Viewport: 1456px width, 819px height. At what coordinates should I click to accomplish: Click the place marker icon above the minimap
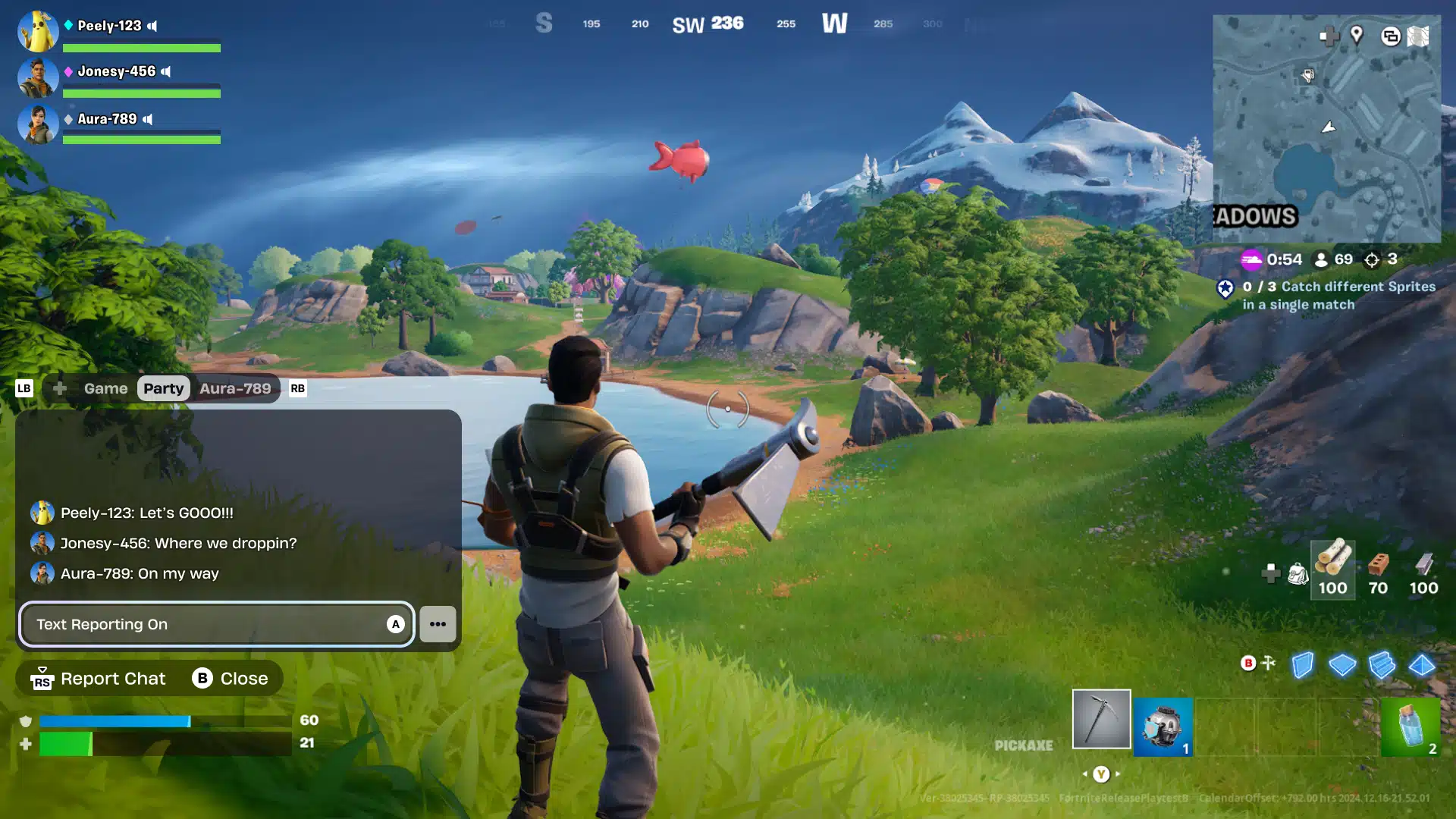click(x=1357, y=36)
